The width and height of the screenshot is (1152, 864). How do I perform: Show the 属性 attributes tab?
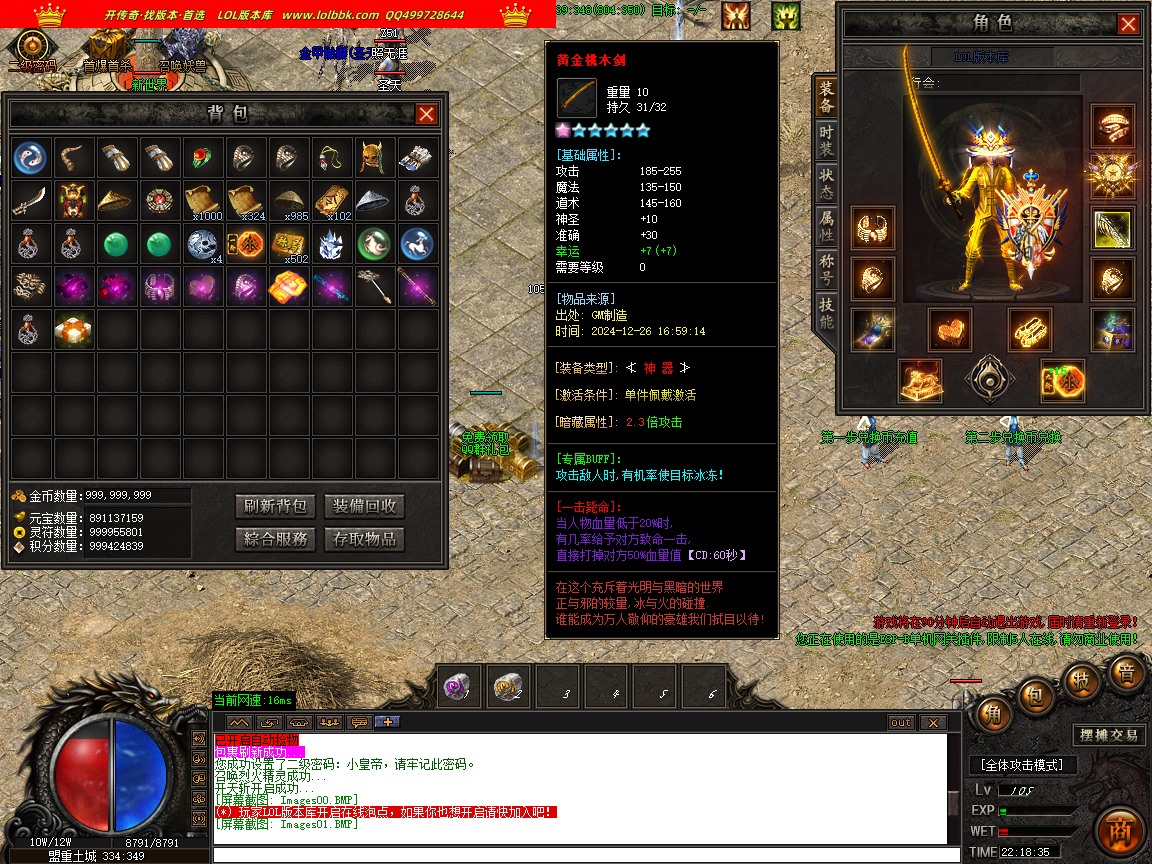tap(826, 226)
